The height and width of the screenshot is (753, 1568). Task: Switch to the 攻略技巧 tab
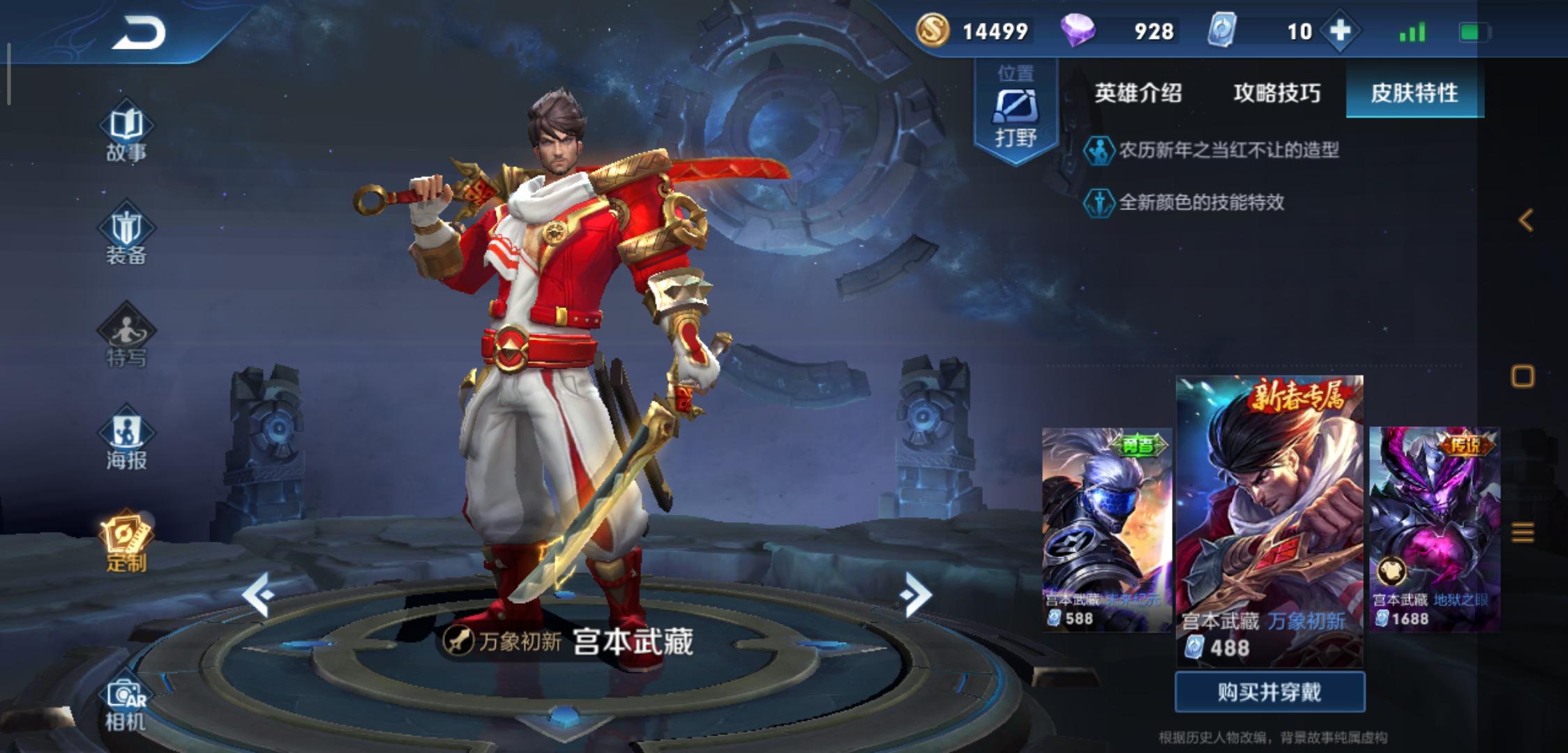point(1276,93)
